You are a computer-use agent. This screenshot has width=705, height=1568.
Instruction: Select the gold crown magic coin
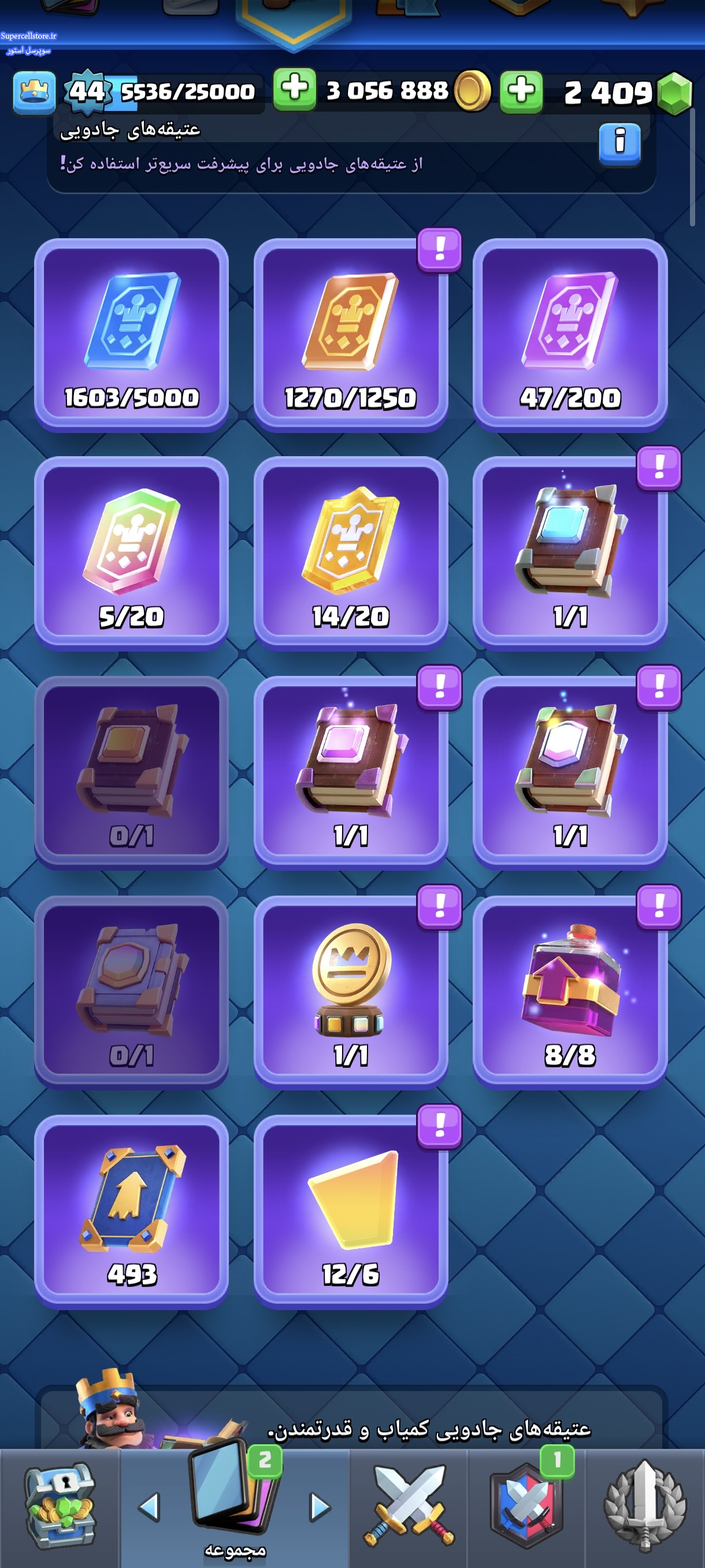[351, 992]
